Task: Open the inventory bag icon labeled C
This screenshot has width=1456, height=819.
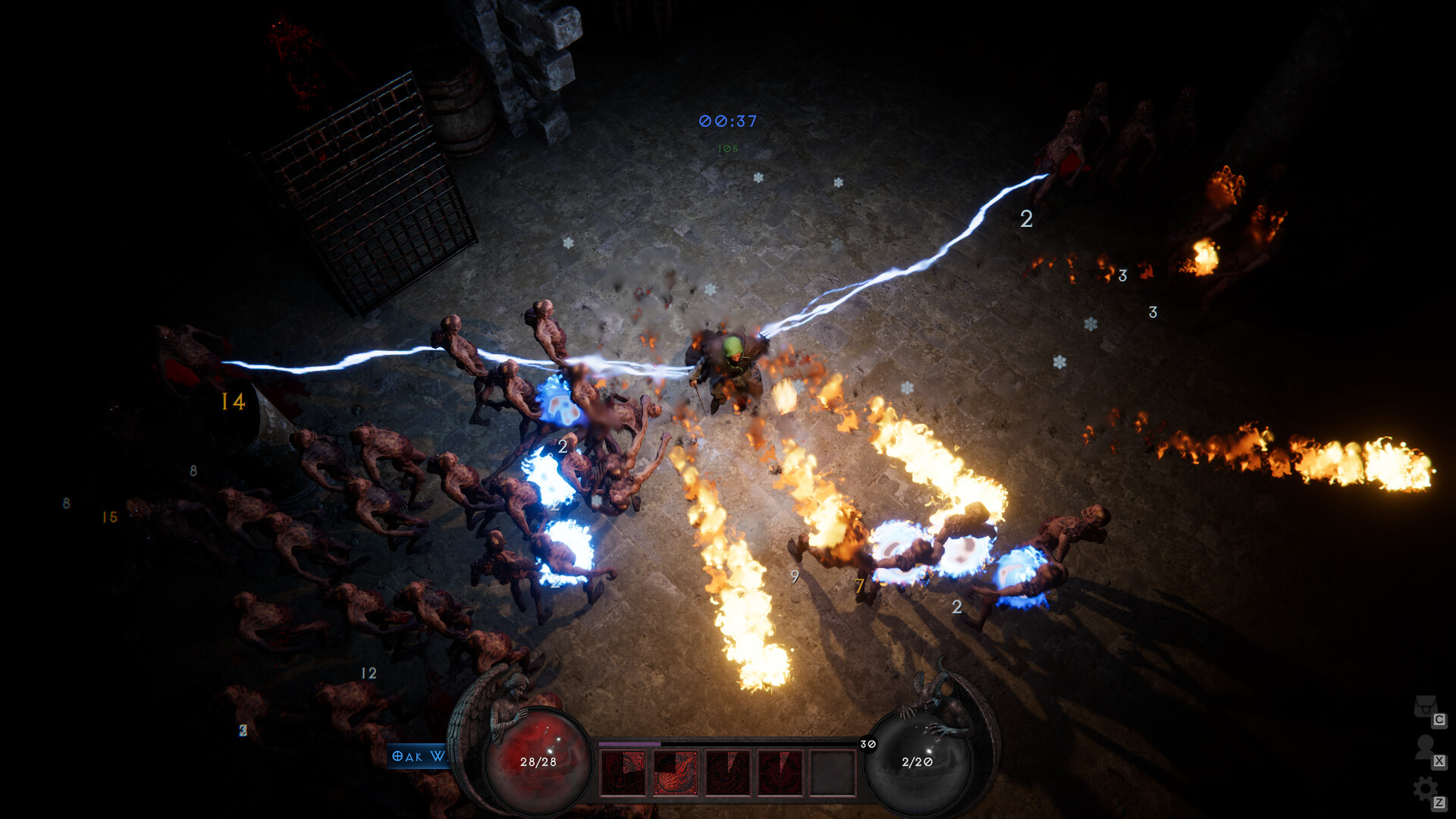Action: point(1426,707)
